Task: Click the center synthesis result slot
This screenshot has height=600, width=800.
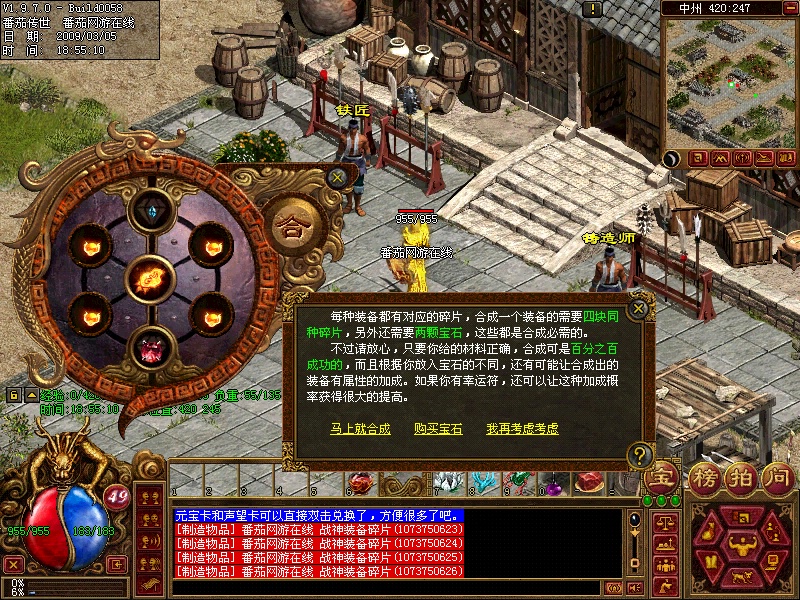Action: click(151, 279)
